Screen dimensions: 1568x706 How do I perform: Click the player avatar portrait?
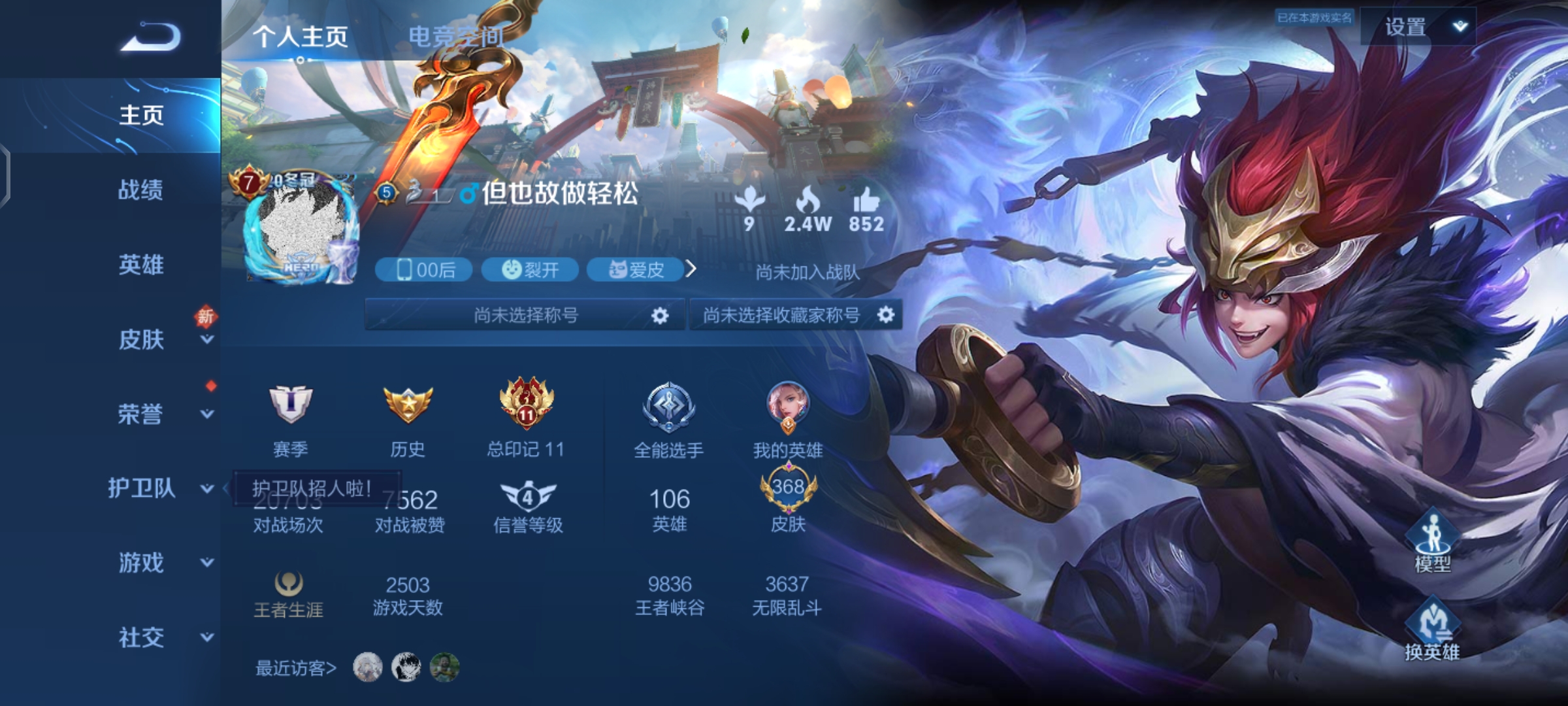click(301, 228)
